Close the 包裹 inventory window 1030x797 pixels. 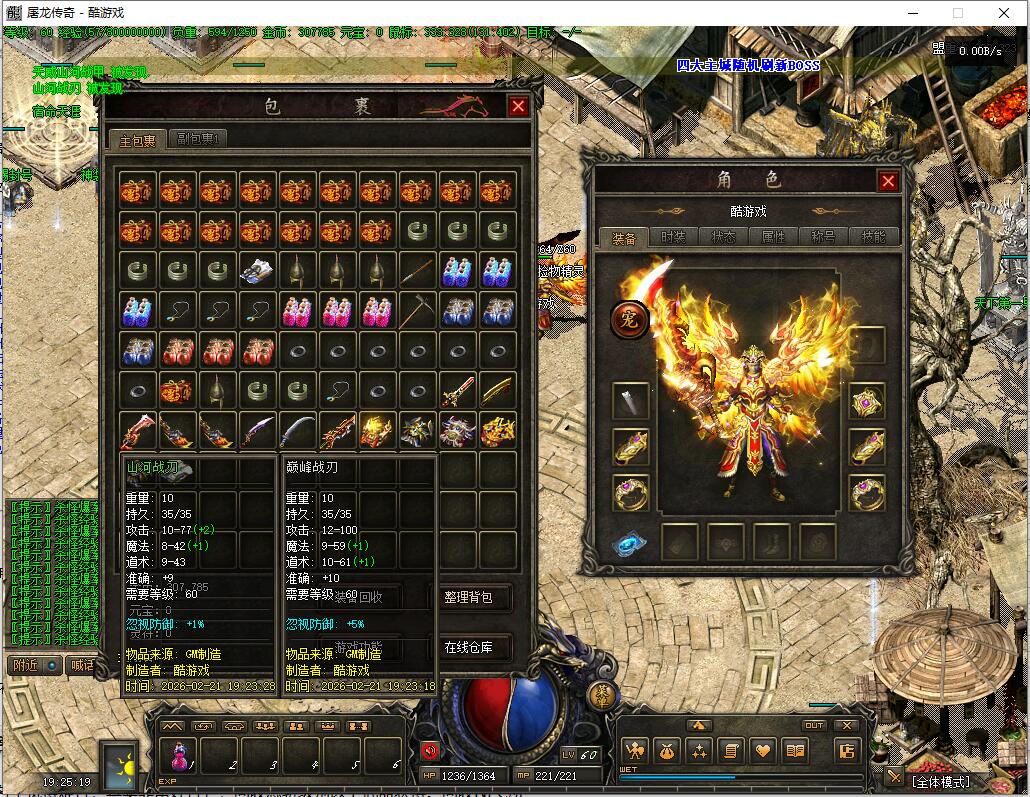[x=518, y=107]
